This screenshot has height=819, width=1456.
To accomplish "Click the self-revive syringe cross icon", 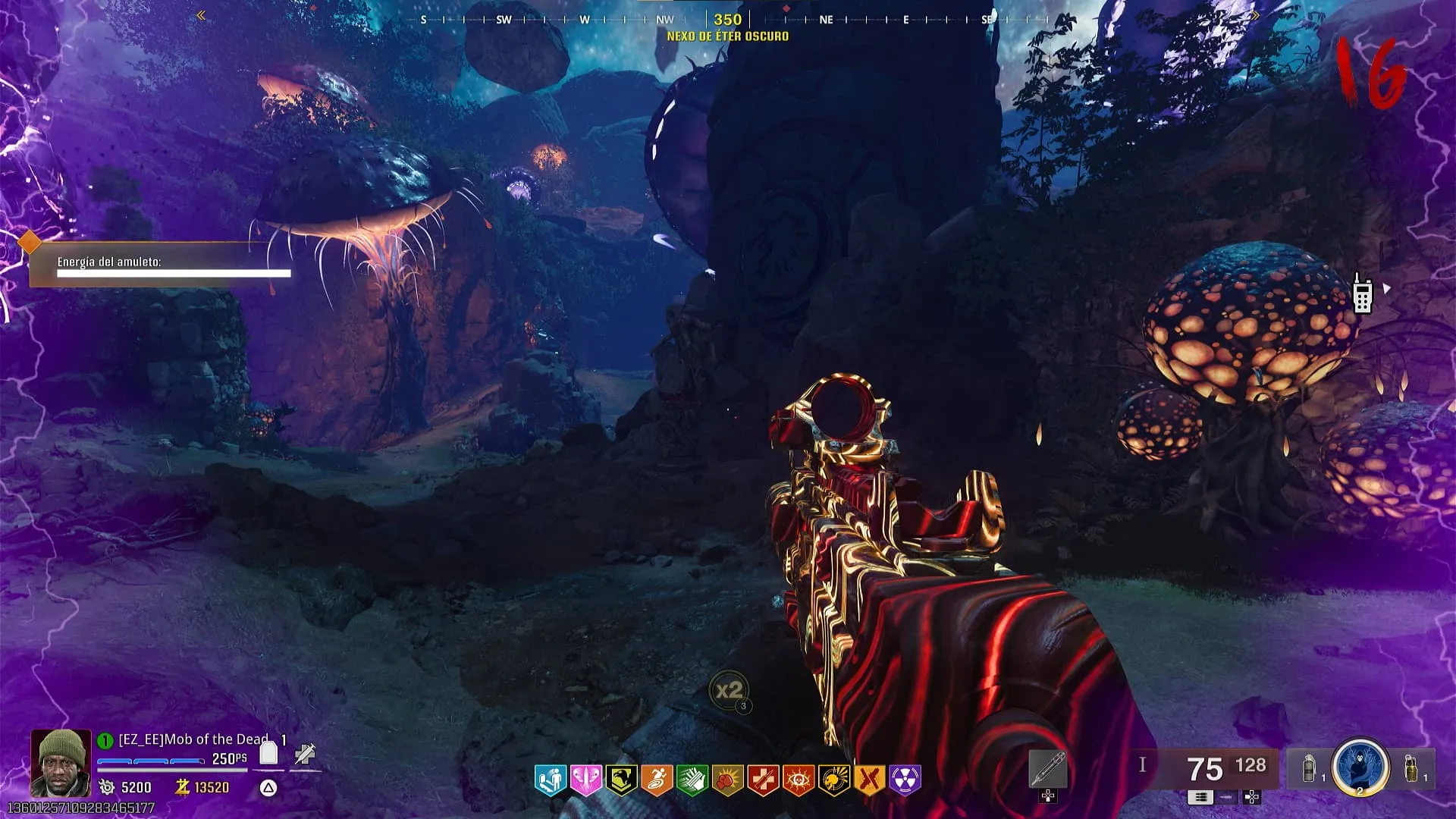I will pyautogui.click(x=305, y=754).
